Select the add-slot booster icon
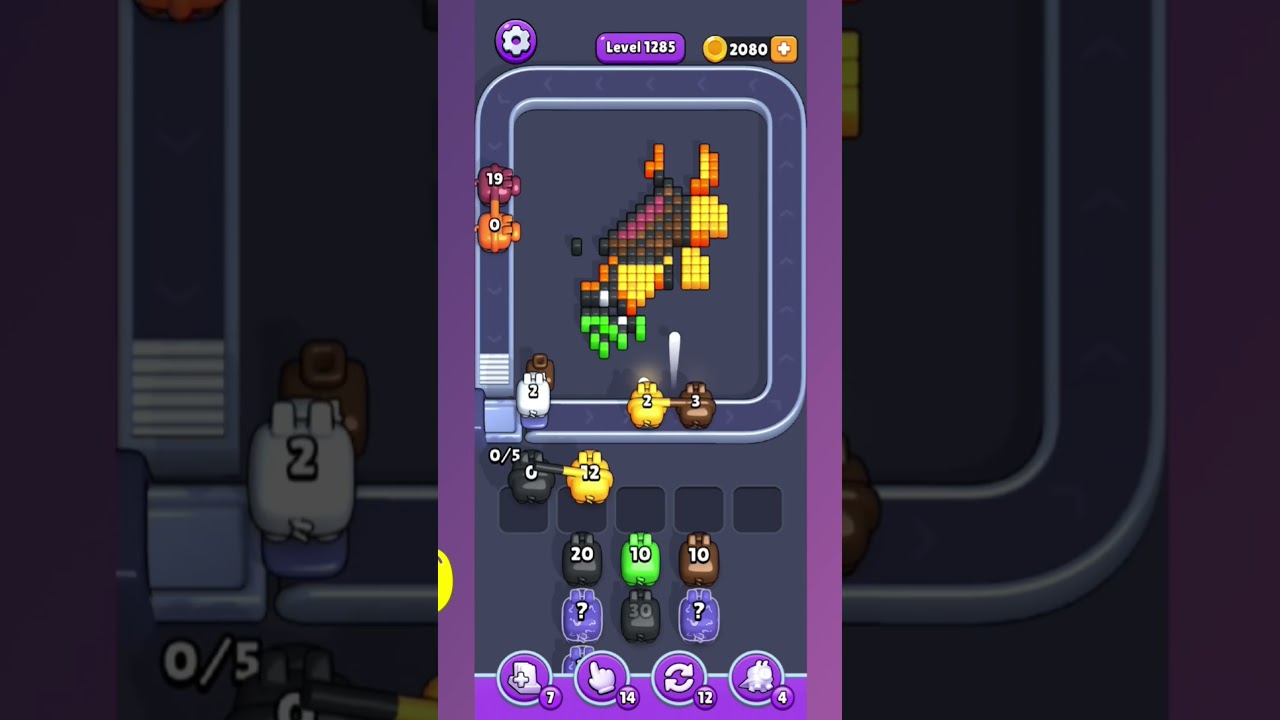 [524, 678]
